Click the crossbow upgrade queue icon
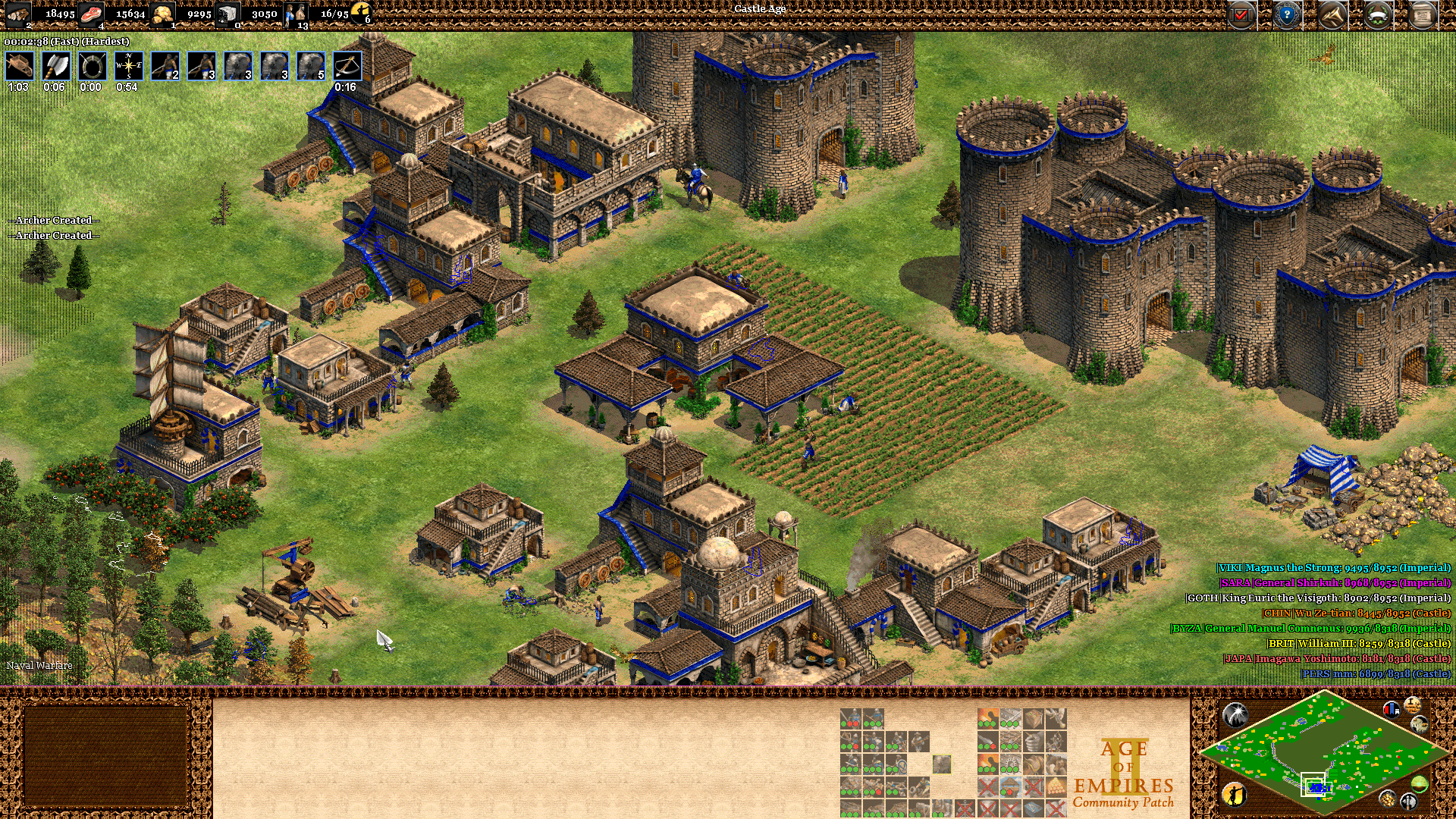 (347, 66)
